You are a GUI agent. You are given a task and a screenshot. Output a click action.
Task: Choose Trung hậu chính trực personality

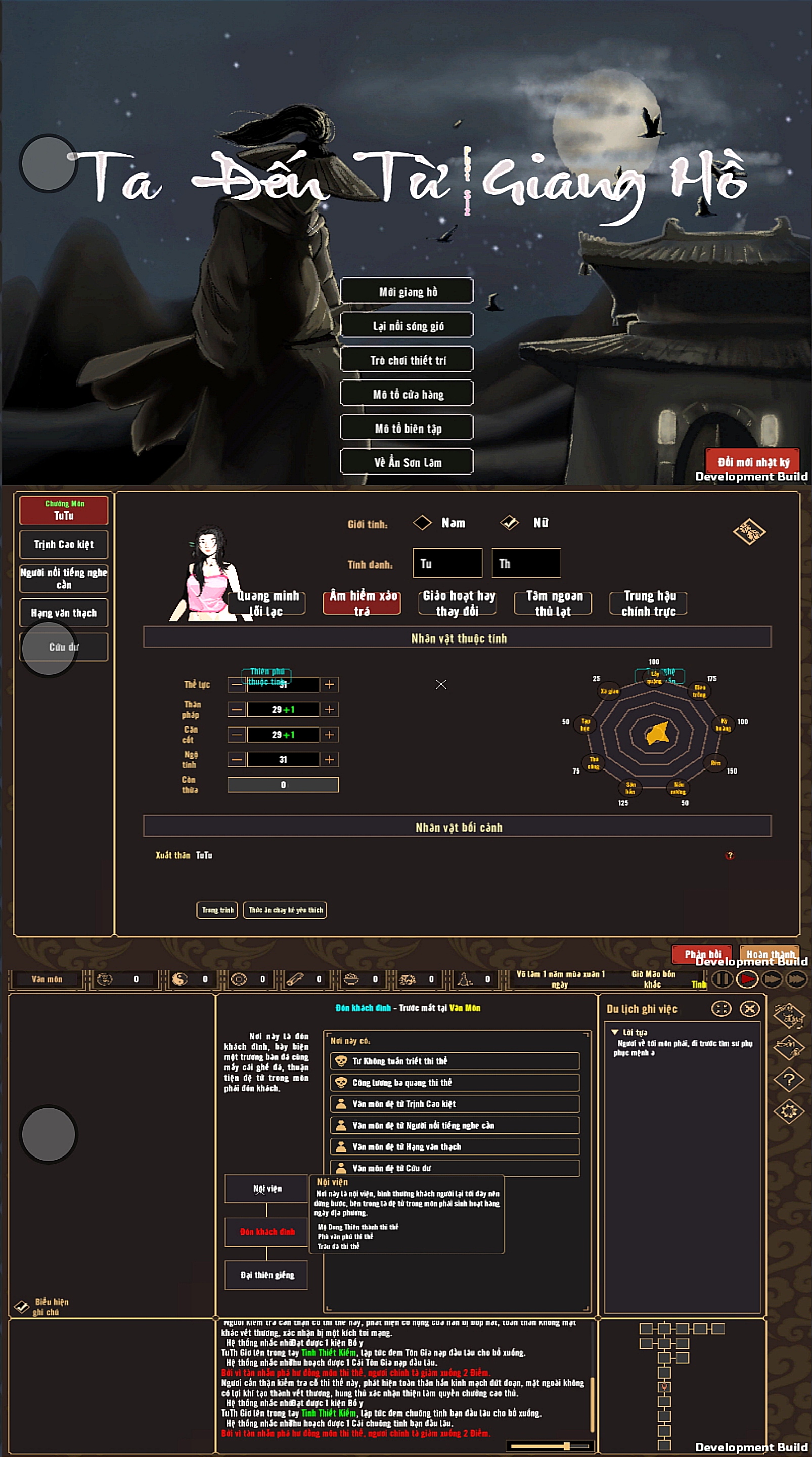[648, 603]
